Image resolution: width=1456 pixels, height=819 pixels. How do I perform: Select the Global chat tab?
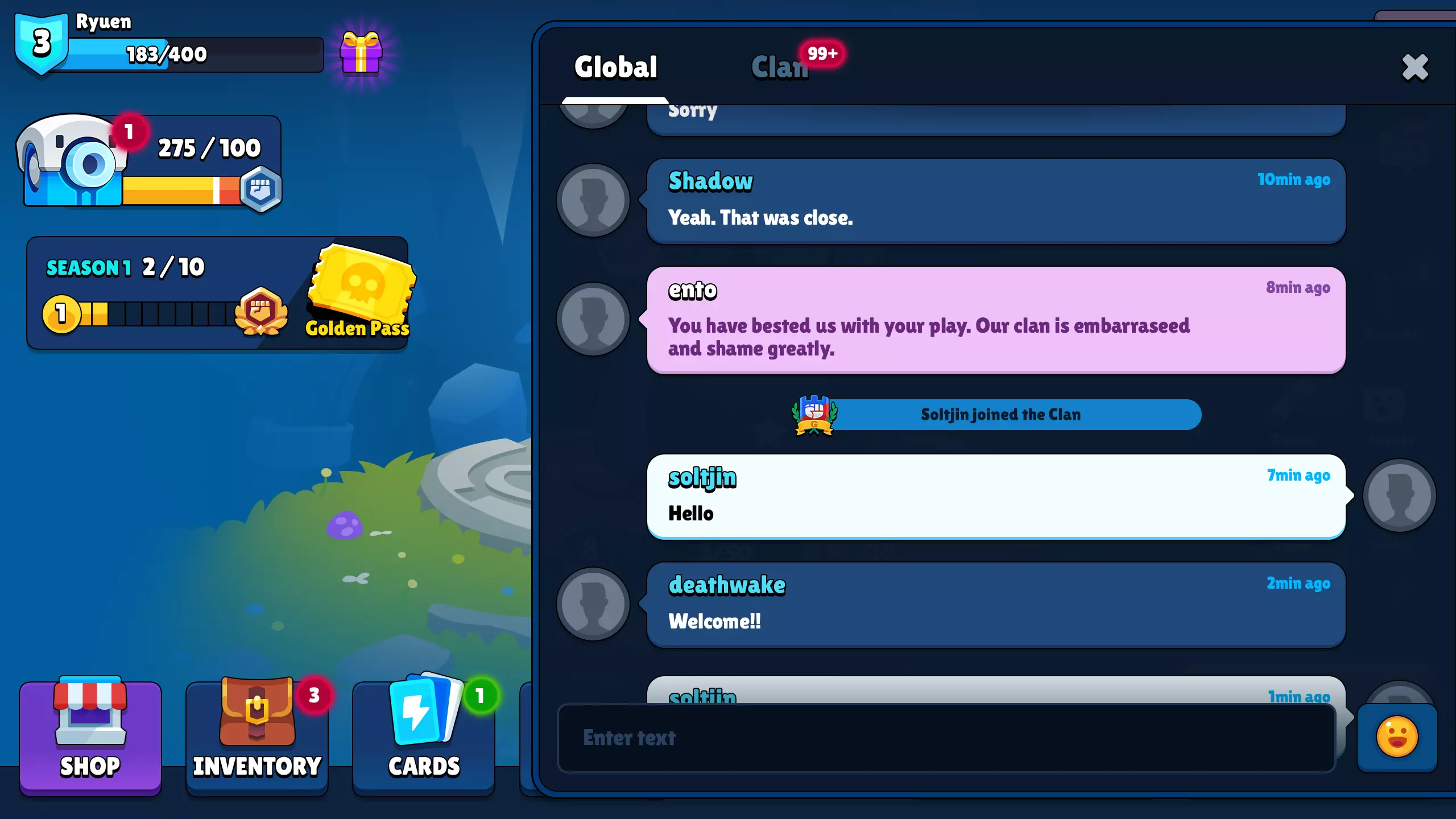pos(615,67)
